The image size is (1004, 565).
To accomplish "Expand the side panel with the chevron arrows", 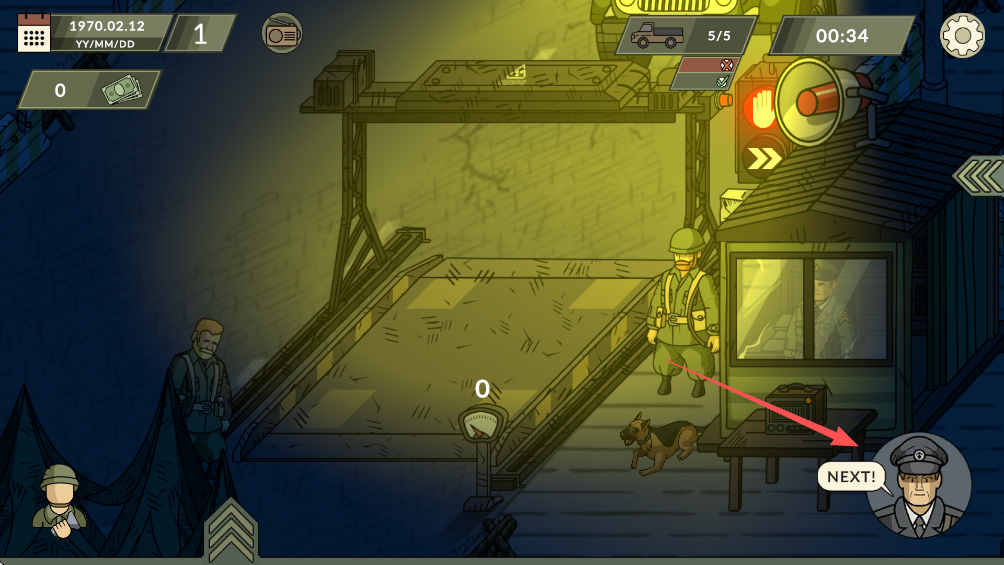I will coord(979,175).
